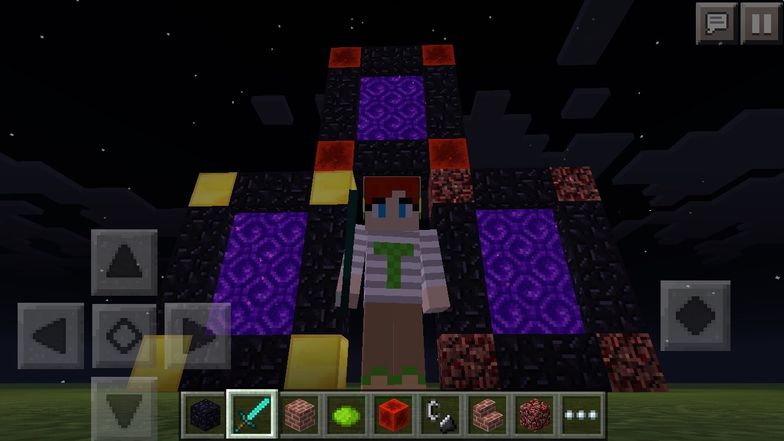Tap the move backward arrow
The width and height of the screenshot is (784, 441).
tap(124, 408)
